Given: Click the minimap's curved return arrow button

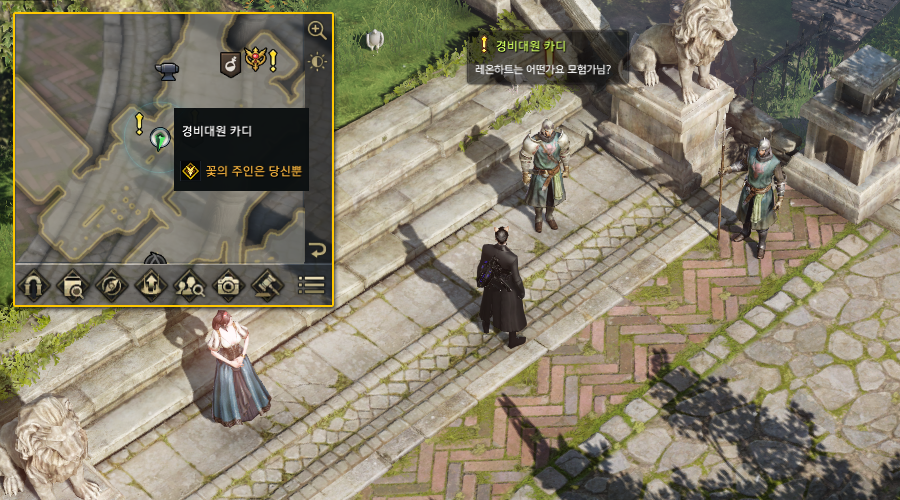Looking at the screenshot, I should [x=317, y=250].
